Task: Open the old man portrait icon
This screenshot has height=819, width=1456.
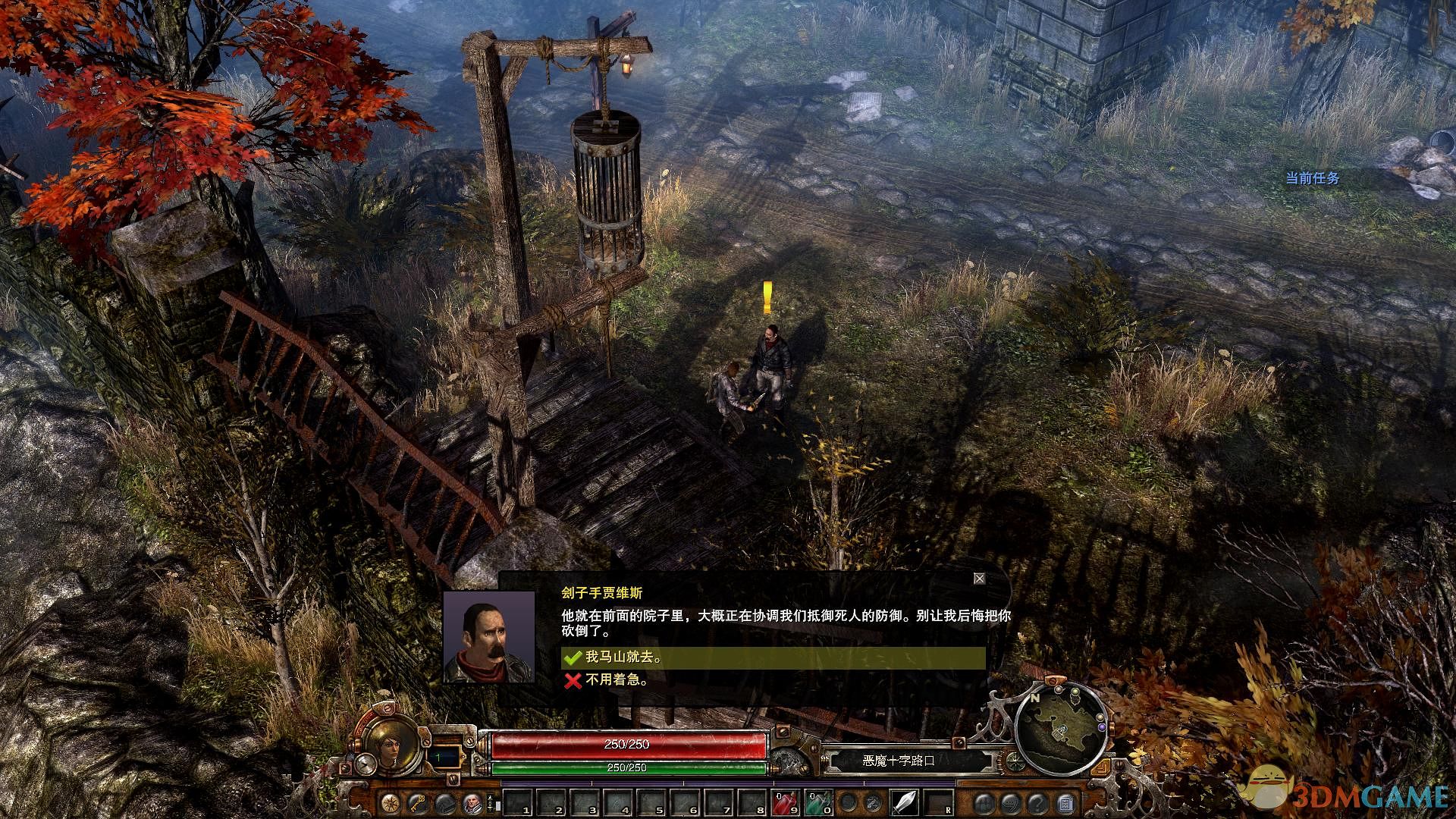Action: pos(472,802)
